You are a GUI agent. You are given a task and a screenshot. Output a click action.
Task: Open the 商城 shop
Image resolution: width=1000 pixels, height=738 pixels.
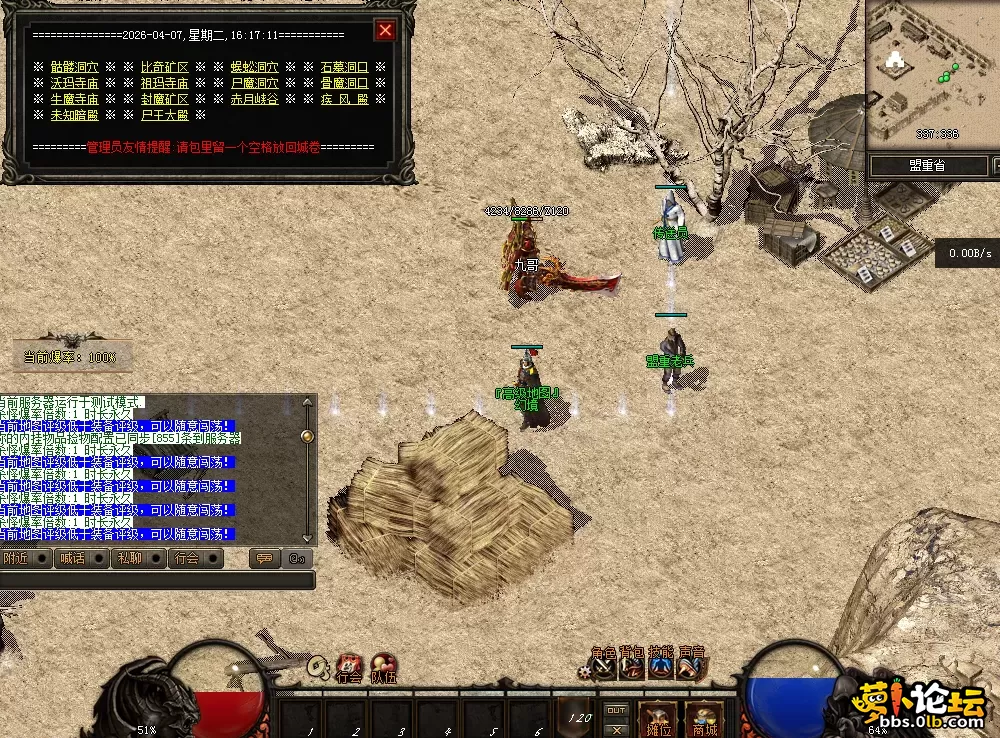coord(704,720)
